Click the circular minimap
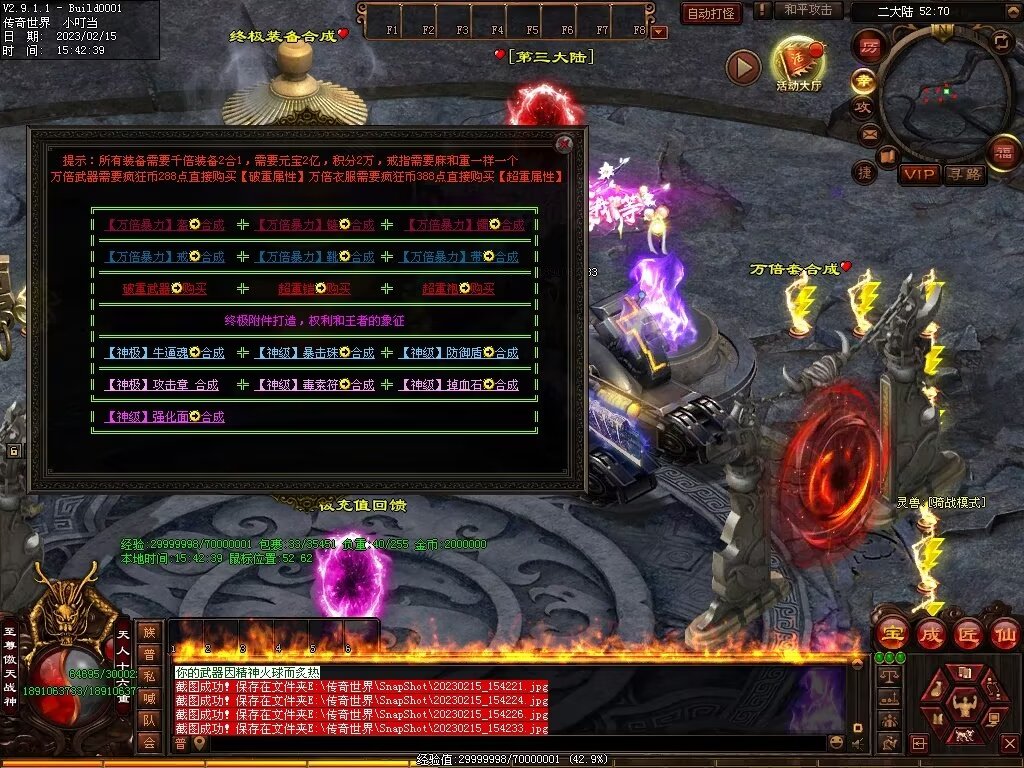This screenshot has width=1024, height=768. [938, 95]
